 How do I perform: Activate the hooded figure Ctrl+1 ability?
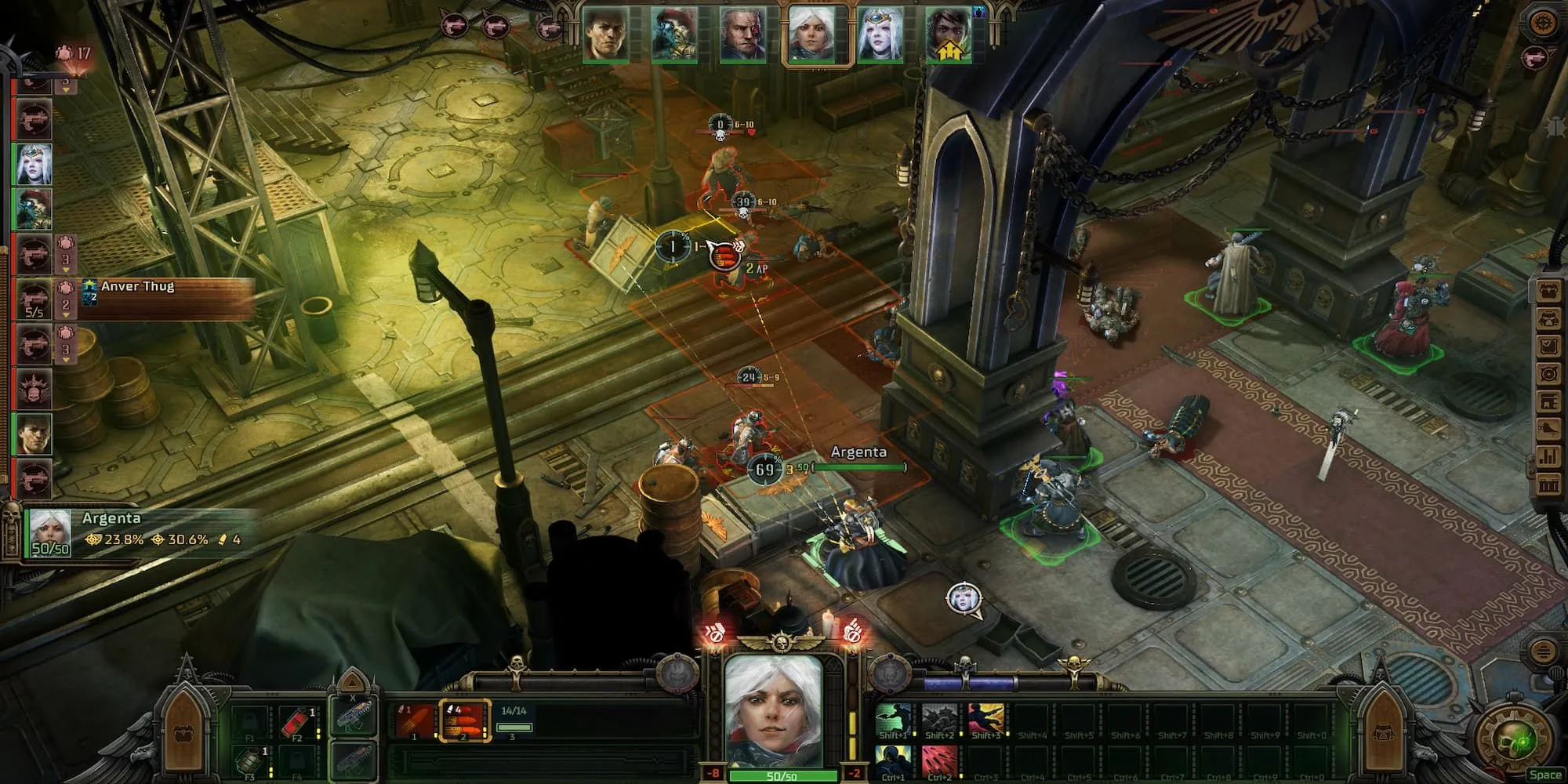892,761
